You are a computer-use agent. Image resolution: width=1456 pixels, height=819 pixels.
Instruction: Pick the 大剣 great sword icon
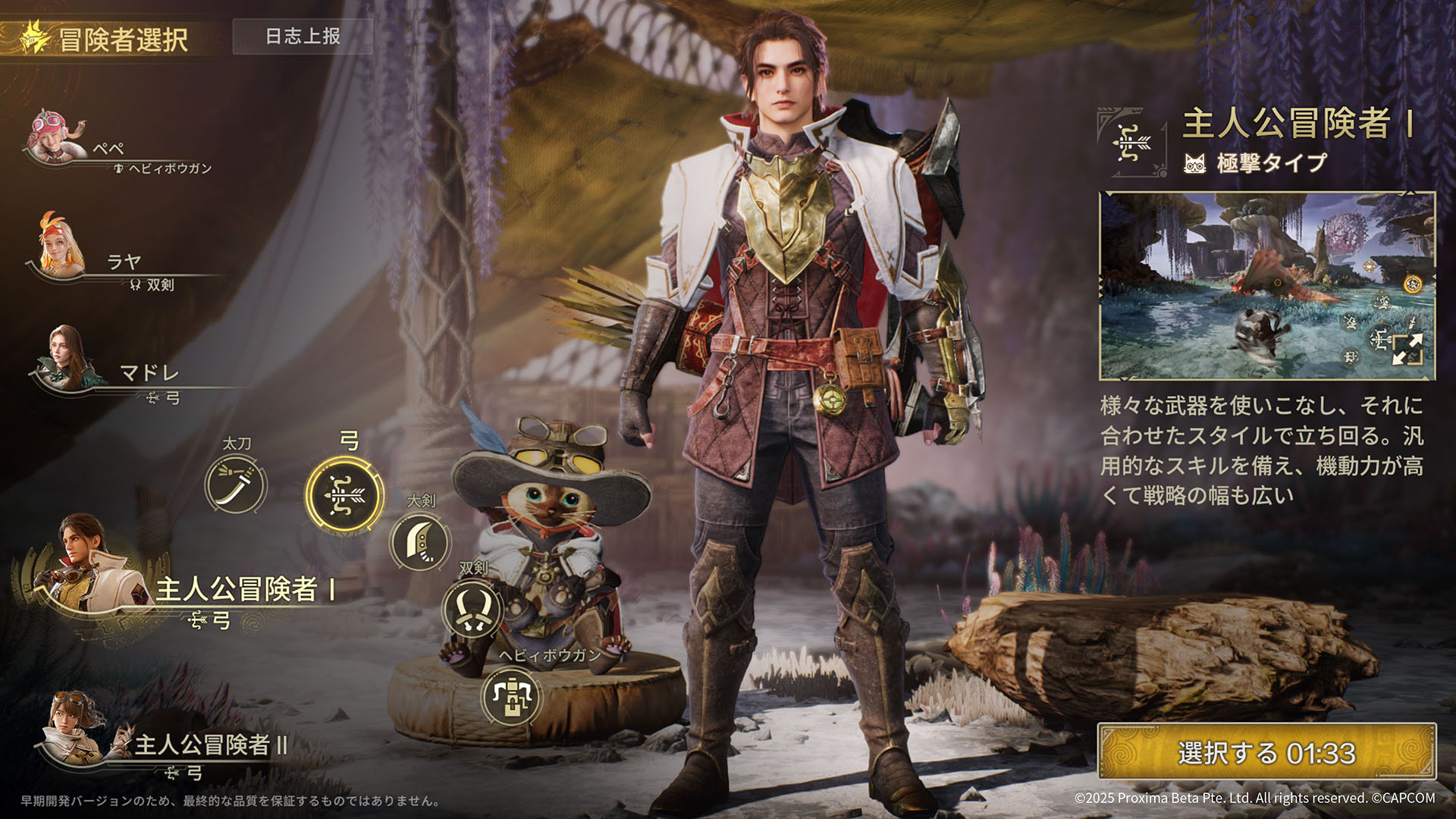(x=420, y=541)
